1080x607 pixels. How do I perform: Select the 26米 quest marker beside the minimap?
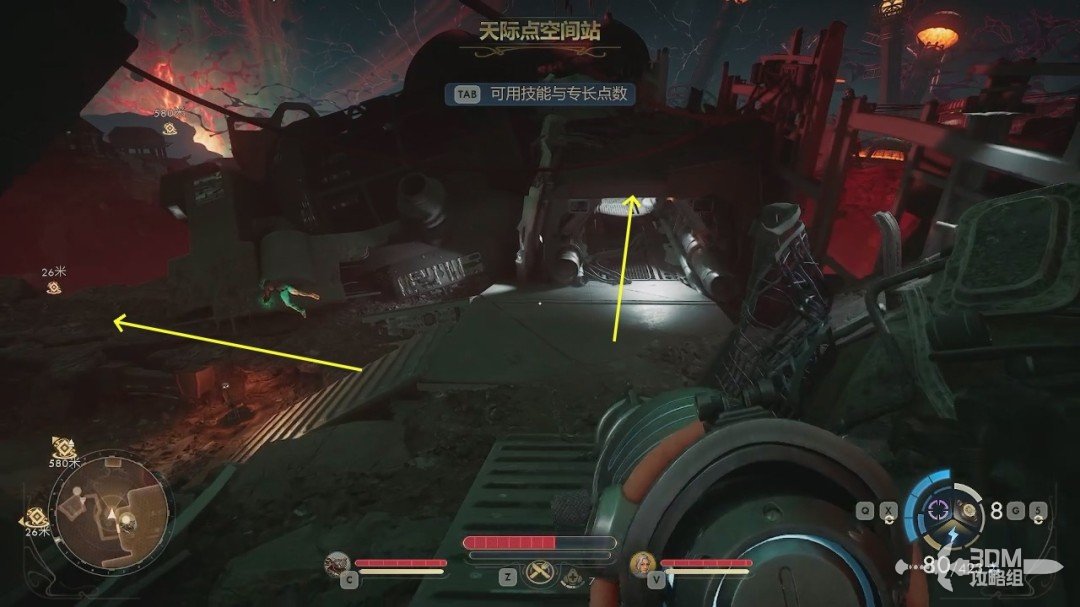pos(37,517)
